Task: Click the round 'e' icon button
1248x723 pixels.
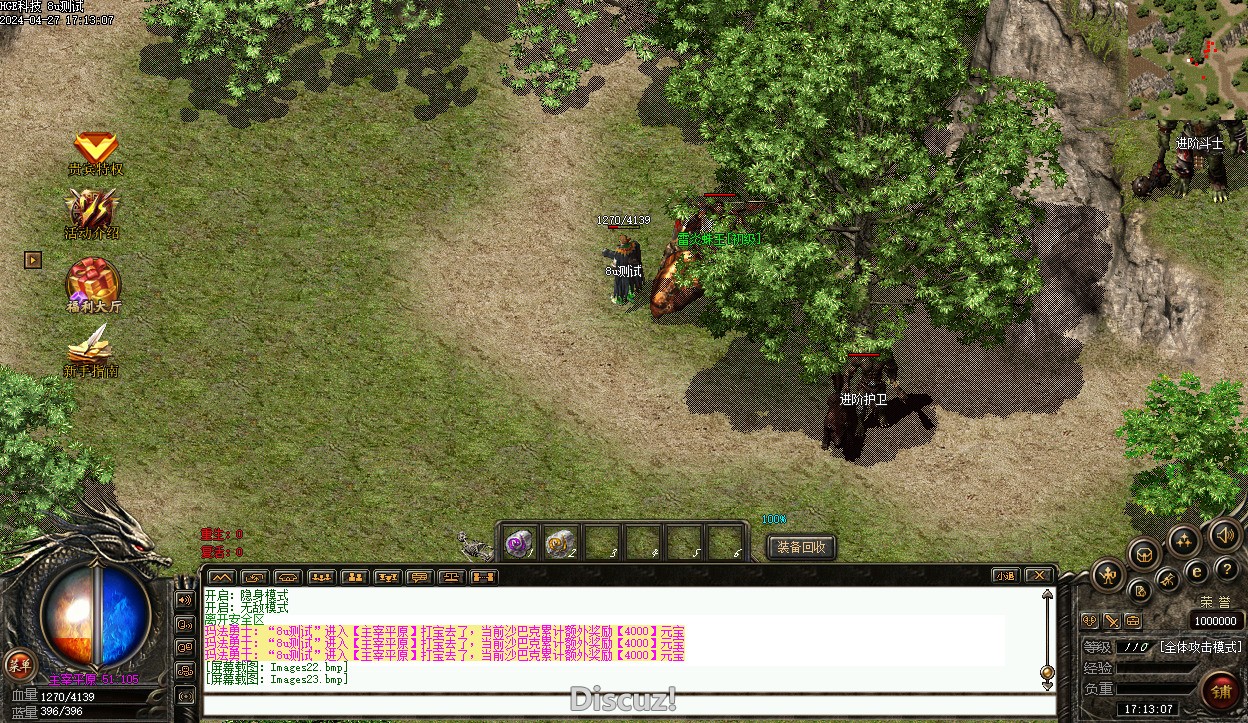Action: [x=1196, y=572]
